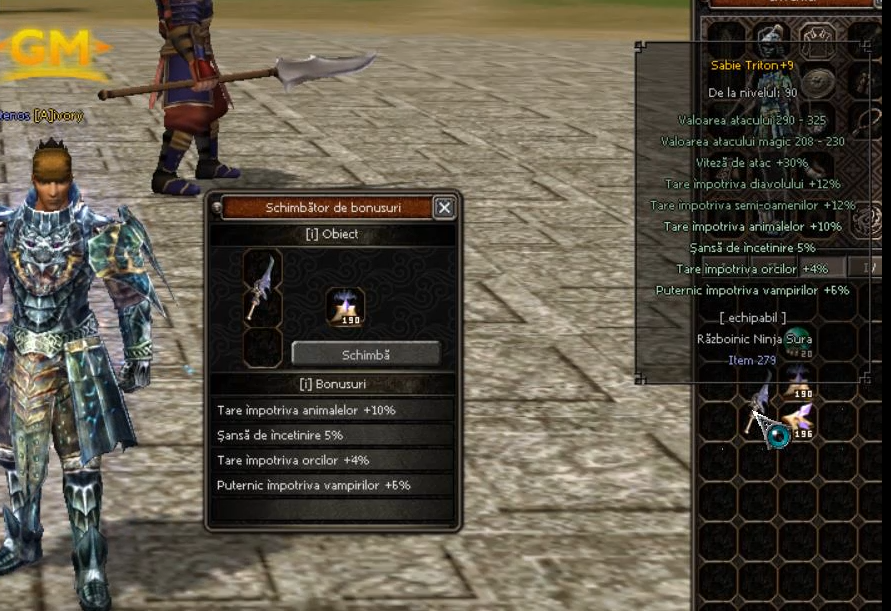Select the bonus row 'Tare împotriva orcilor +4%'
The image size is (891, 611).
pyautogui.click(x=330, y=460)
